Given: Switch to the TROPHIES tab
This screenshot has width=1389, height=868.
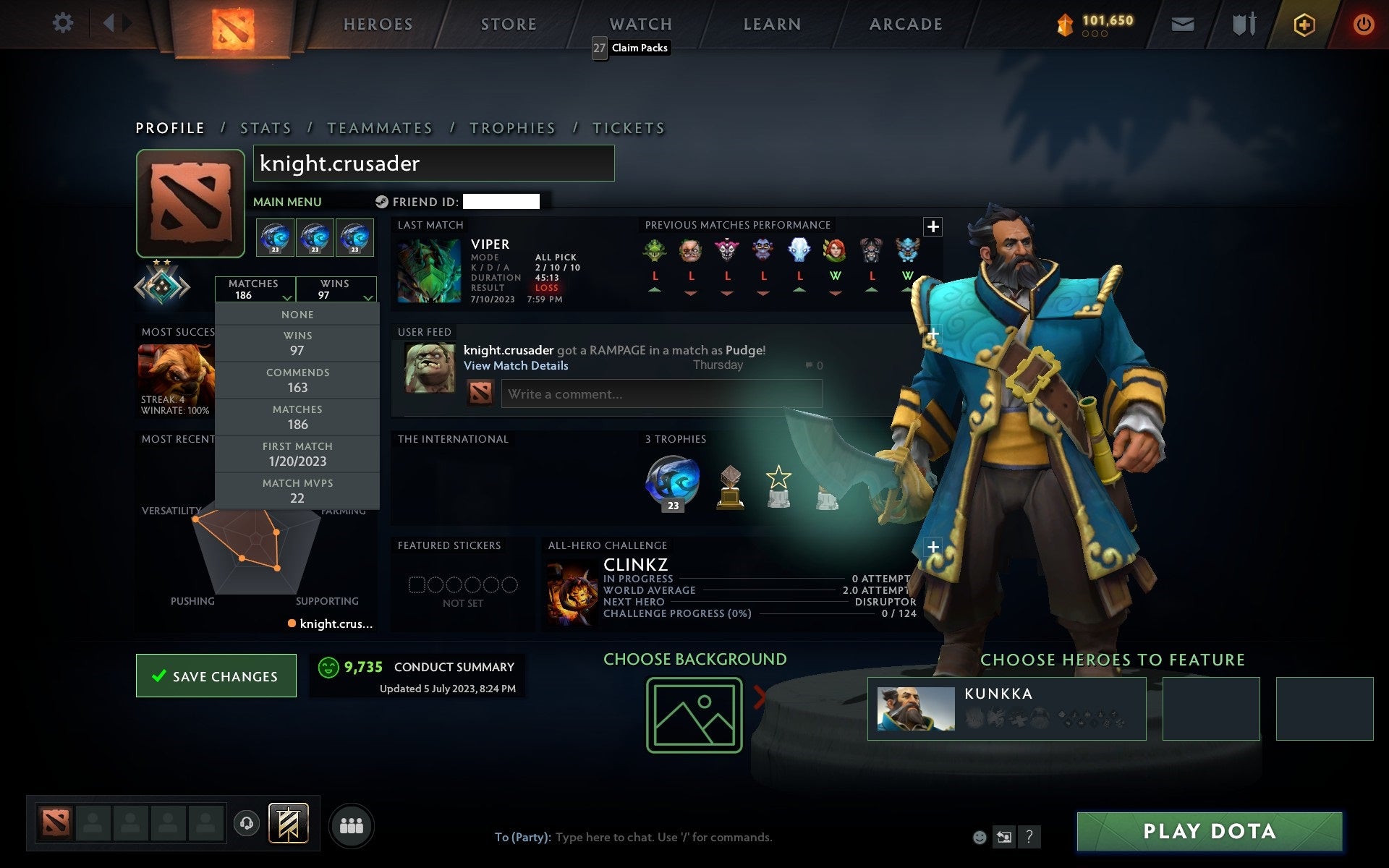Looking at the screenshot, I should (x=512, y=127).
